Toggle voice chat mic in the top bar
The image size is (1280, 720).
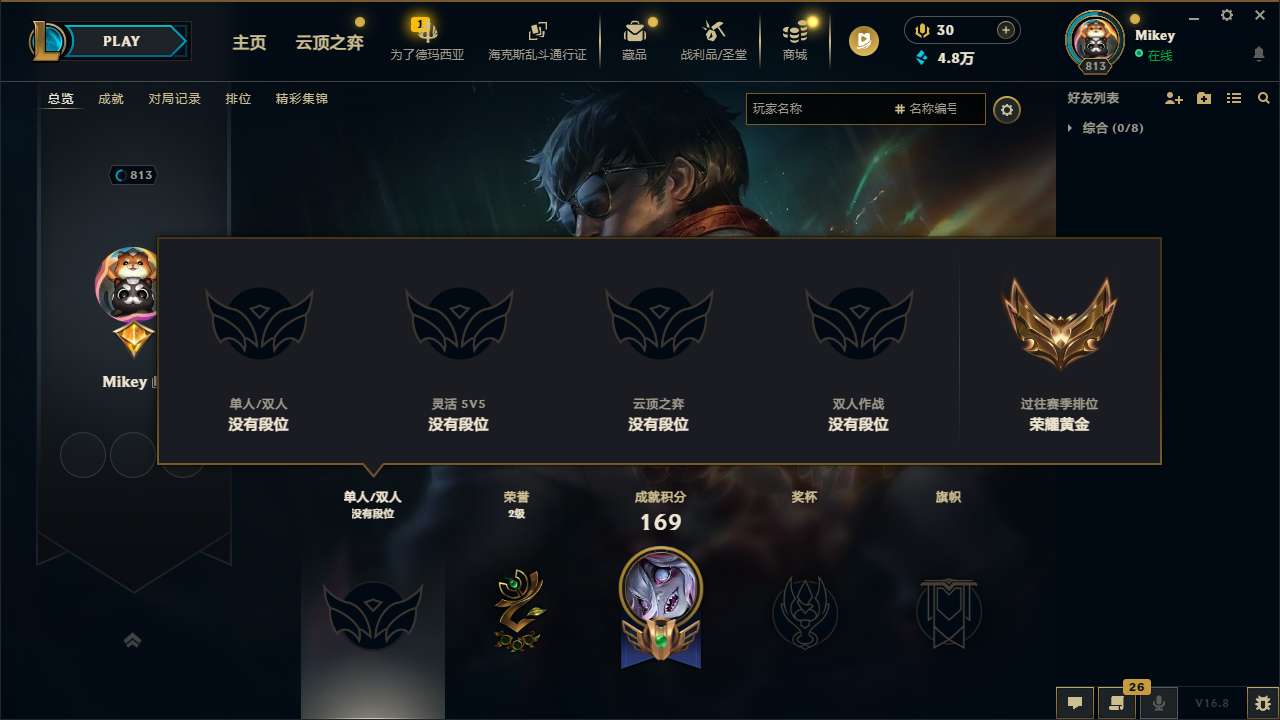pyautogui.click(x=921, y=29)
